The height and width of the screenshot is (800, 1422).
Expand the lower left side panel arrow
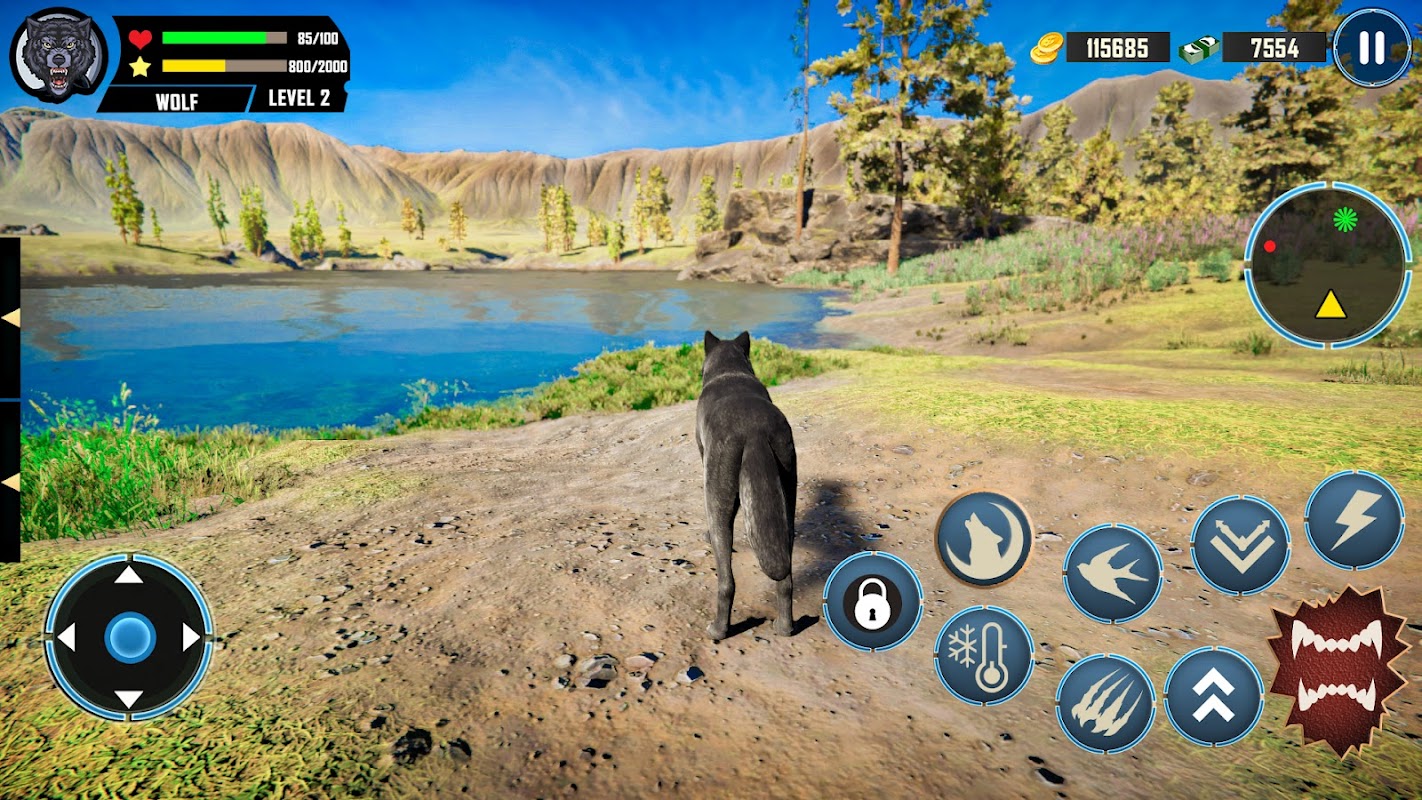click(x=10, y=482)
